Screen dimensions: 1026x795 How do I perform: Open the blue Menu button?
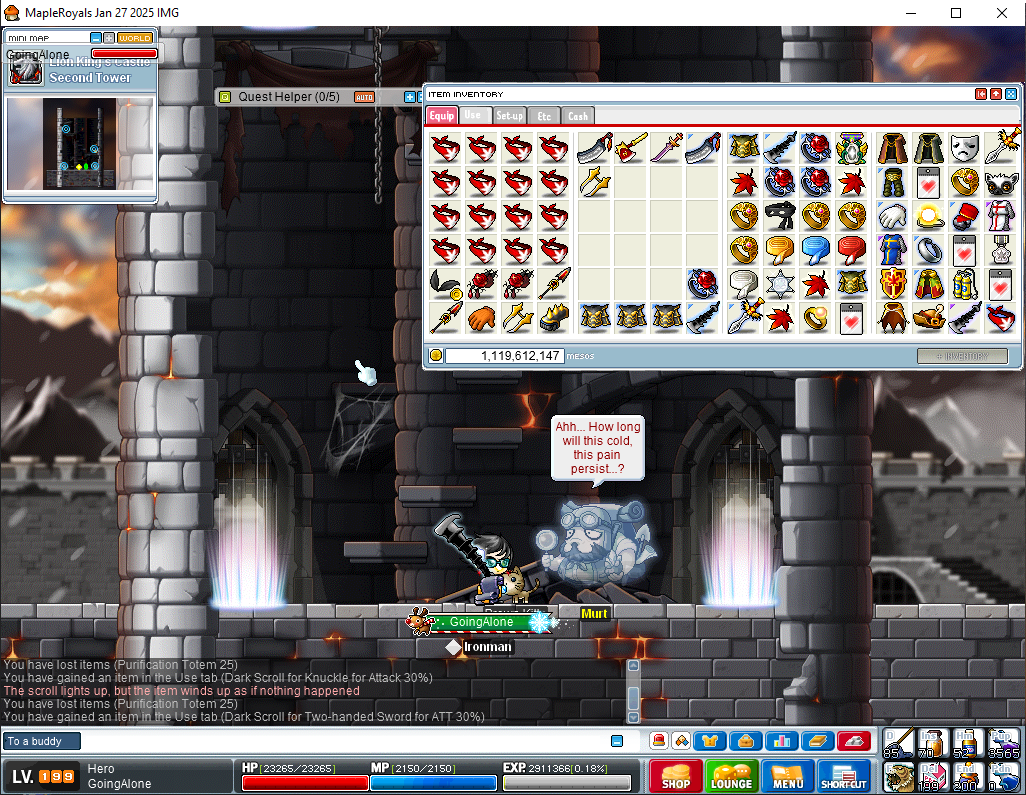[x=787, y=777]
